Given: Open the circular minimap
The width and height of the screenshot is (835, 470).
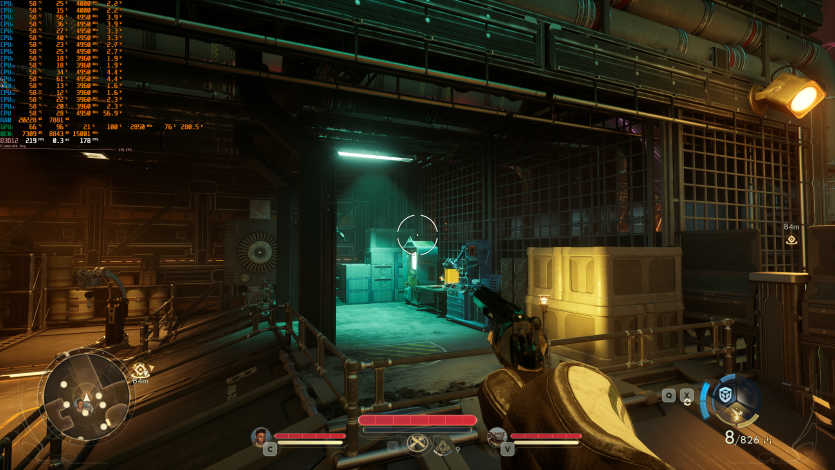Looking at the screenshot, I should tap(85, 394).
